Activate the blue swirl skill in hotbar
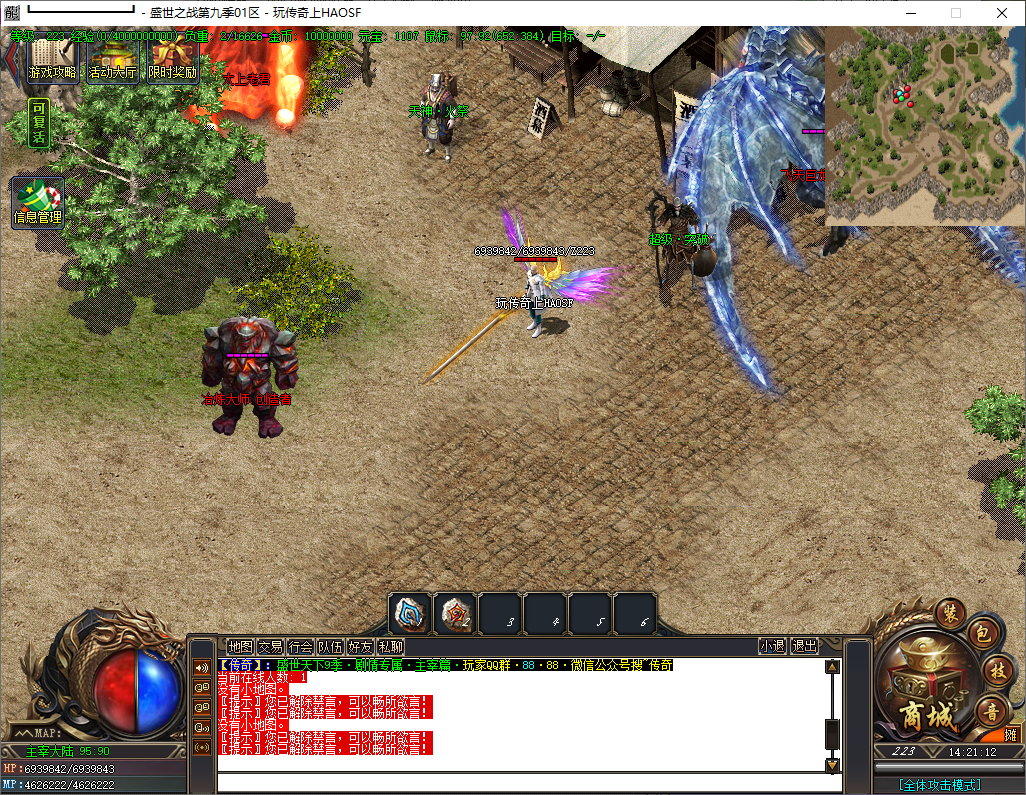 [x=410, y=613]
